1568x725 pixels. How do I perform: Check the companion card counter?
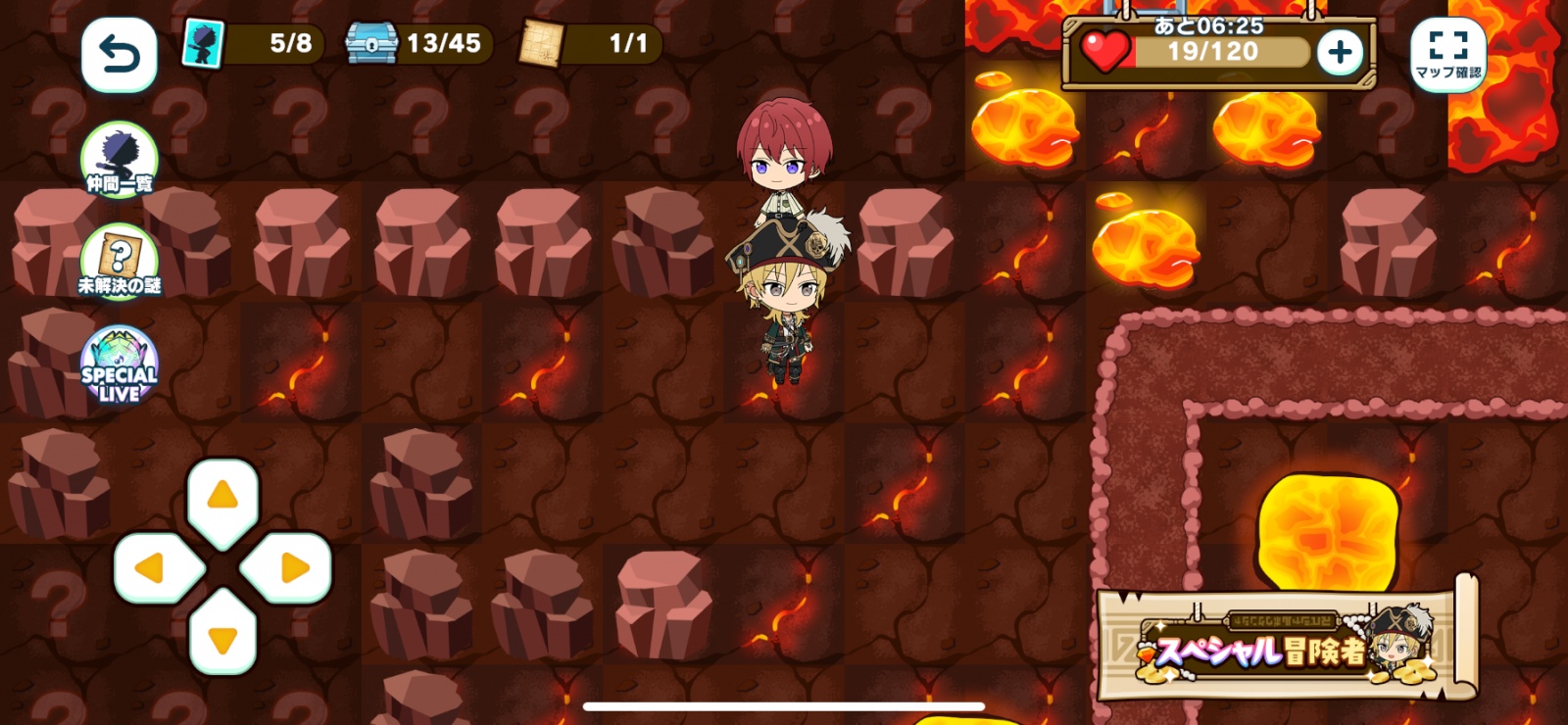coord(252,44)
